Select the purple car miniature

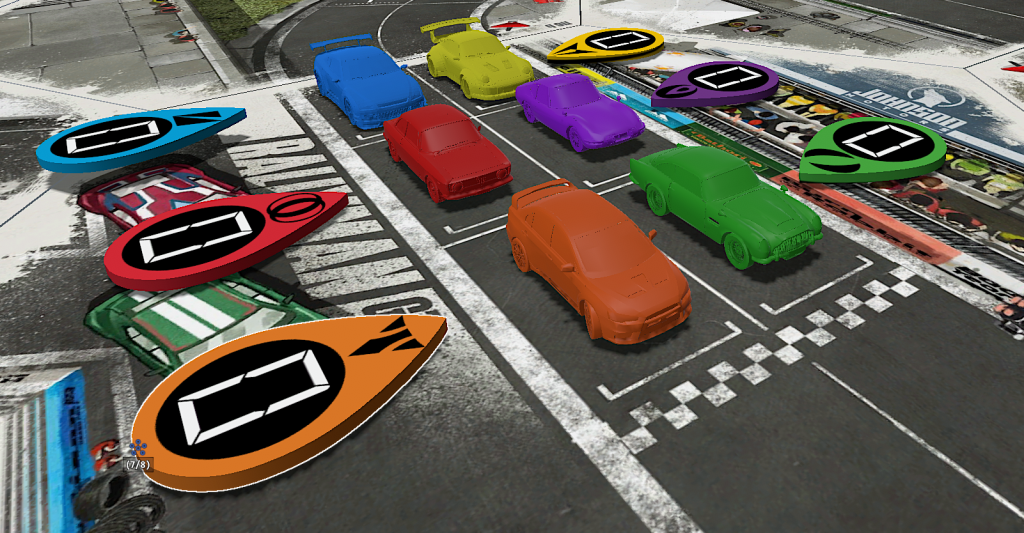pos(579,111)
